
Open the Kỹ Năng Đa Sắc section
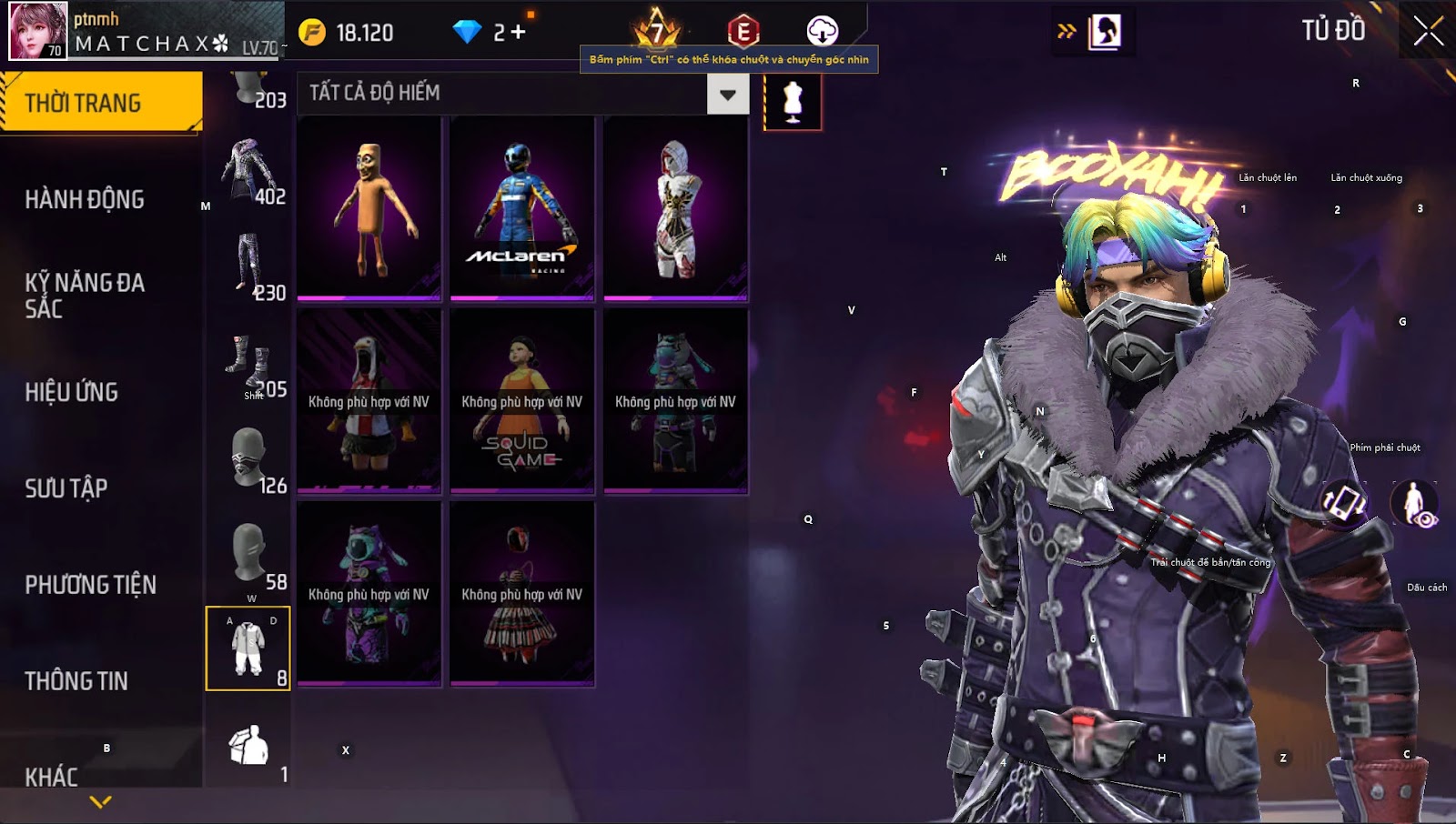[85, 296]
